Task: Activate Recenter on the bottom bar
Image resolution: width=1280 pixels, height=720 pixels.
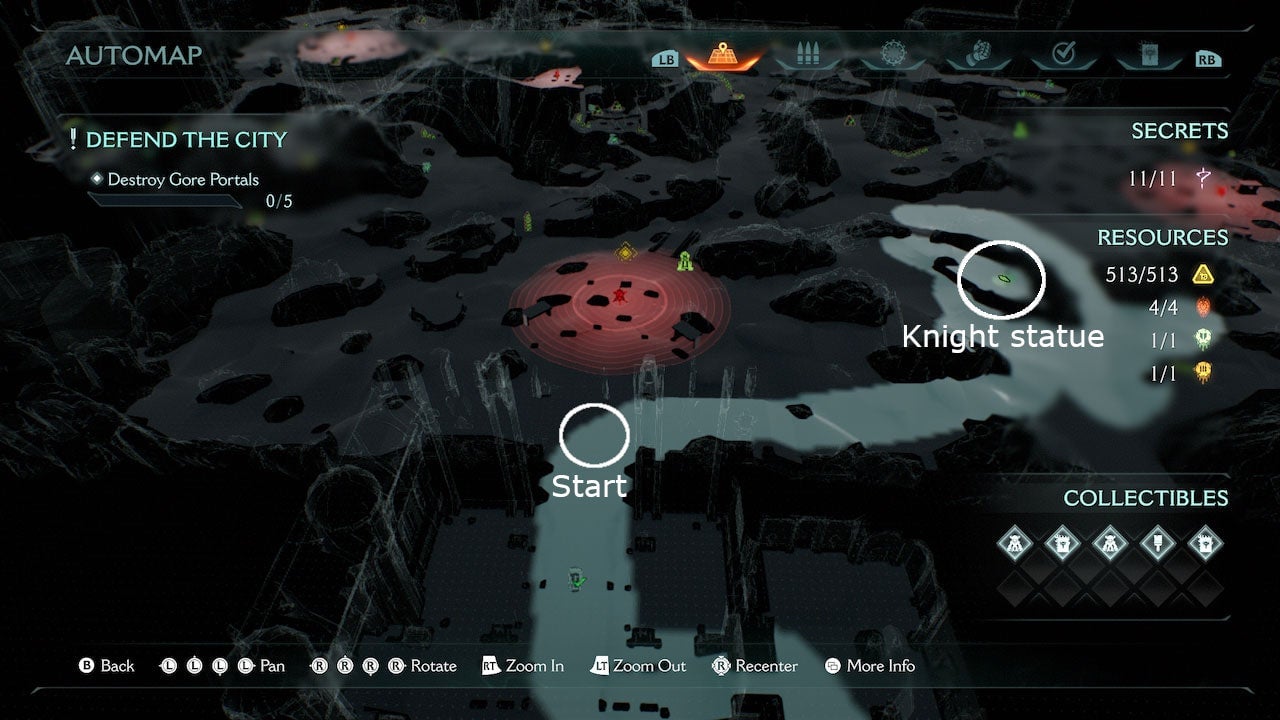Action: pyautogui.click(x=755, y=666)
